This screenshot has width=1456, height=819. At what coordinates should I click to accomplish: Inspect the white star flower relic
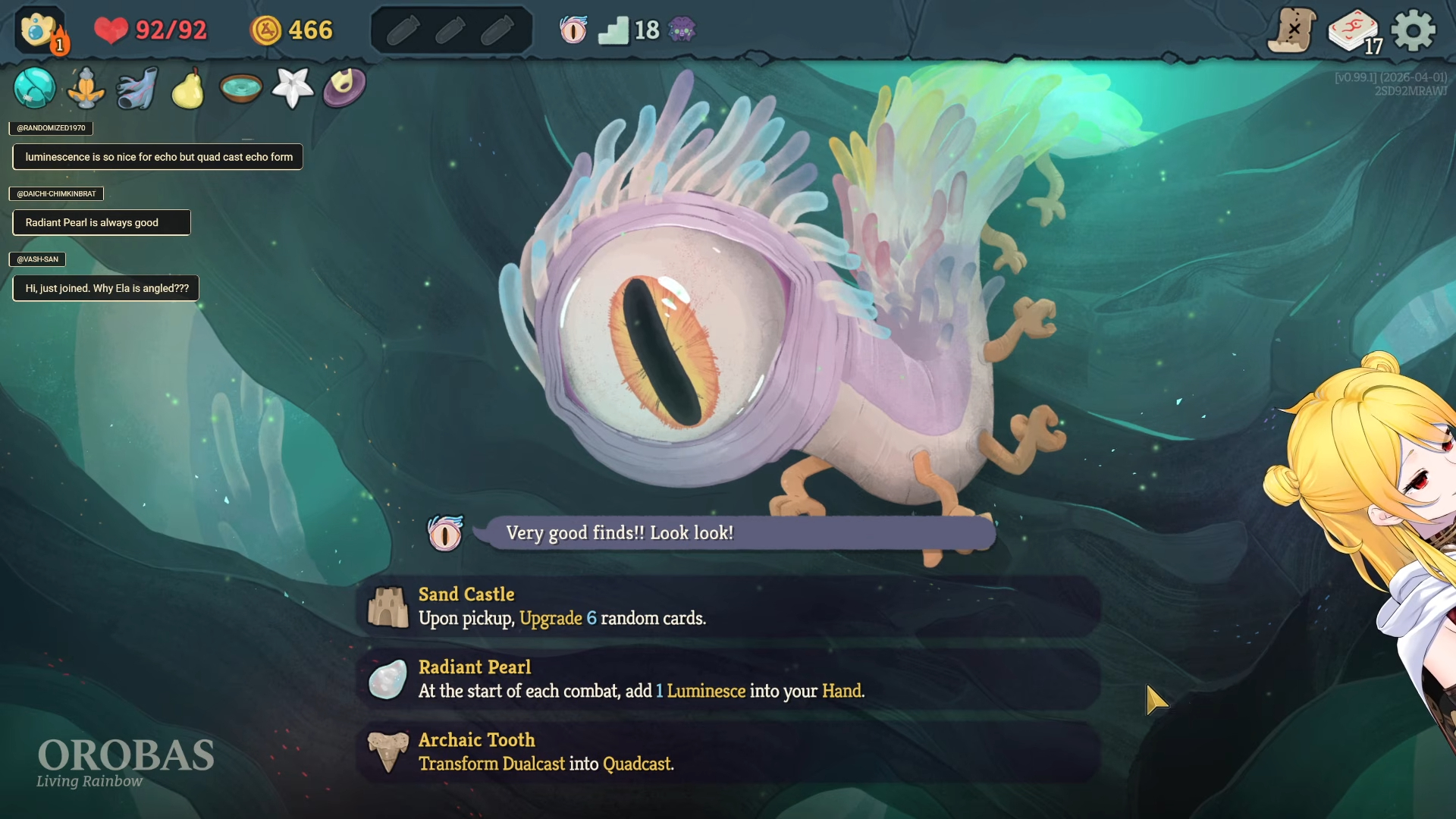pyautogui.click(x=292, y=88)
